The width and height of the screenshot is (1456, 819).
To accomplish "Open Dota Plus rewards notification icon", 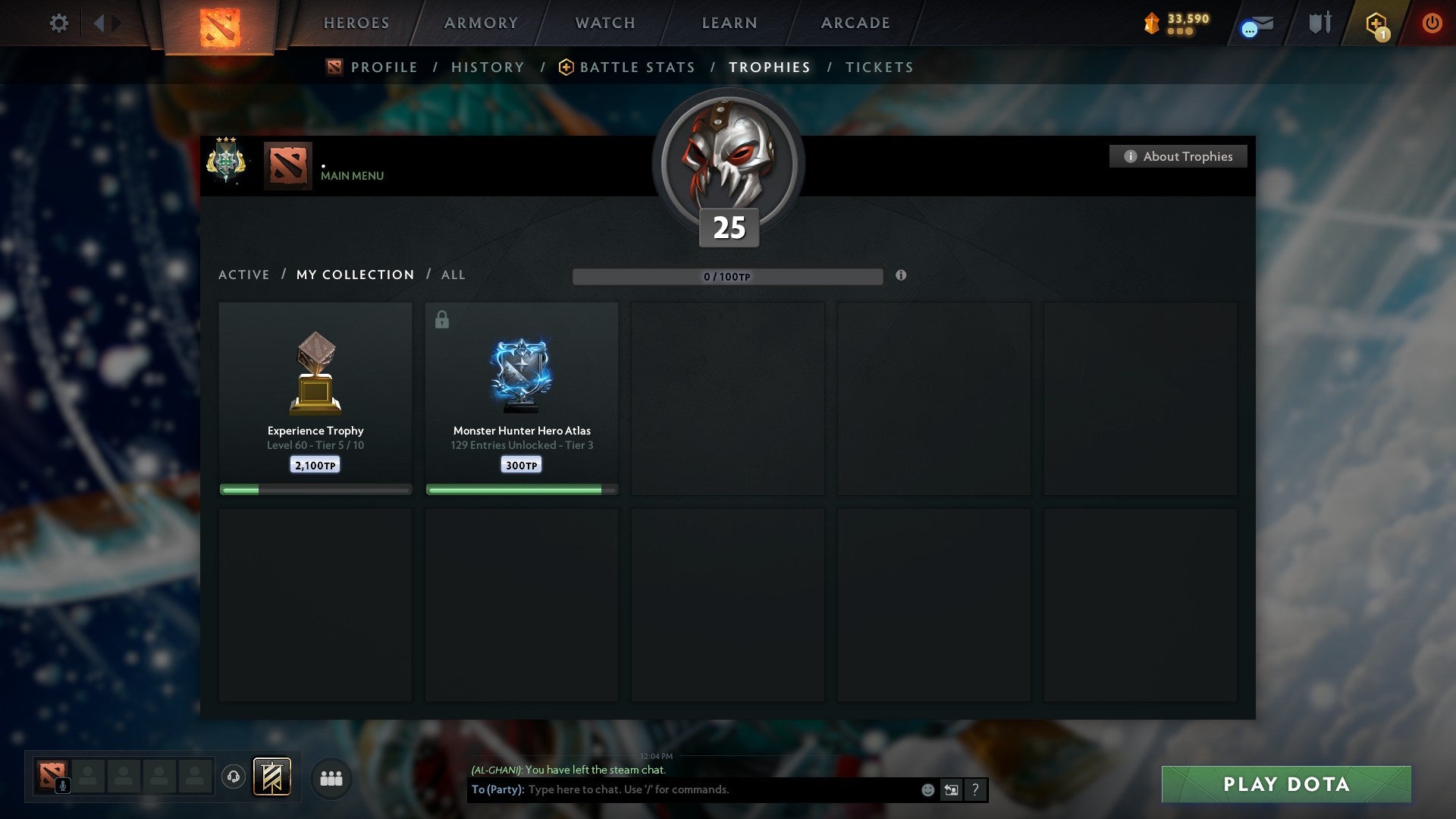I will pos(1376,24).
